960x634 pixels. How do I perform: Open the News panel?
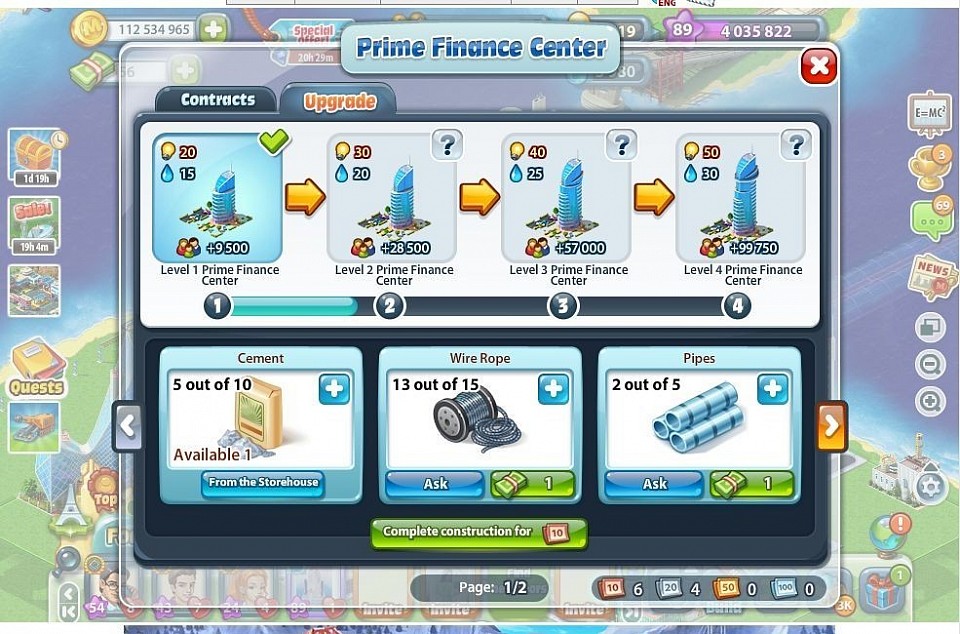tap(931, 276)
